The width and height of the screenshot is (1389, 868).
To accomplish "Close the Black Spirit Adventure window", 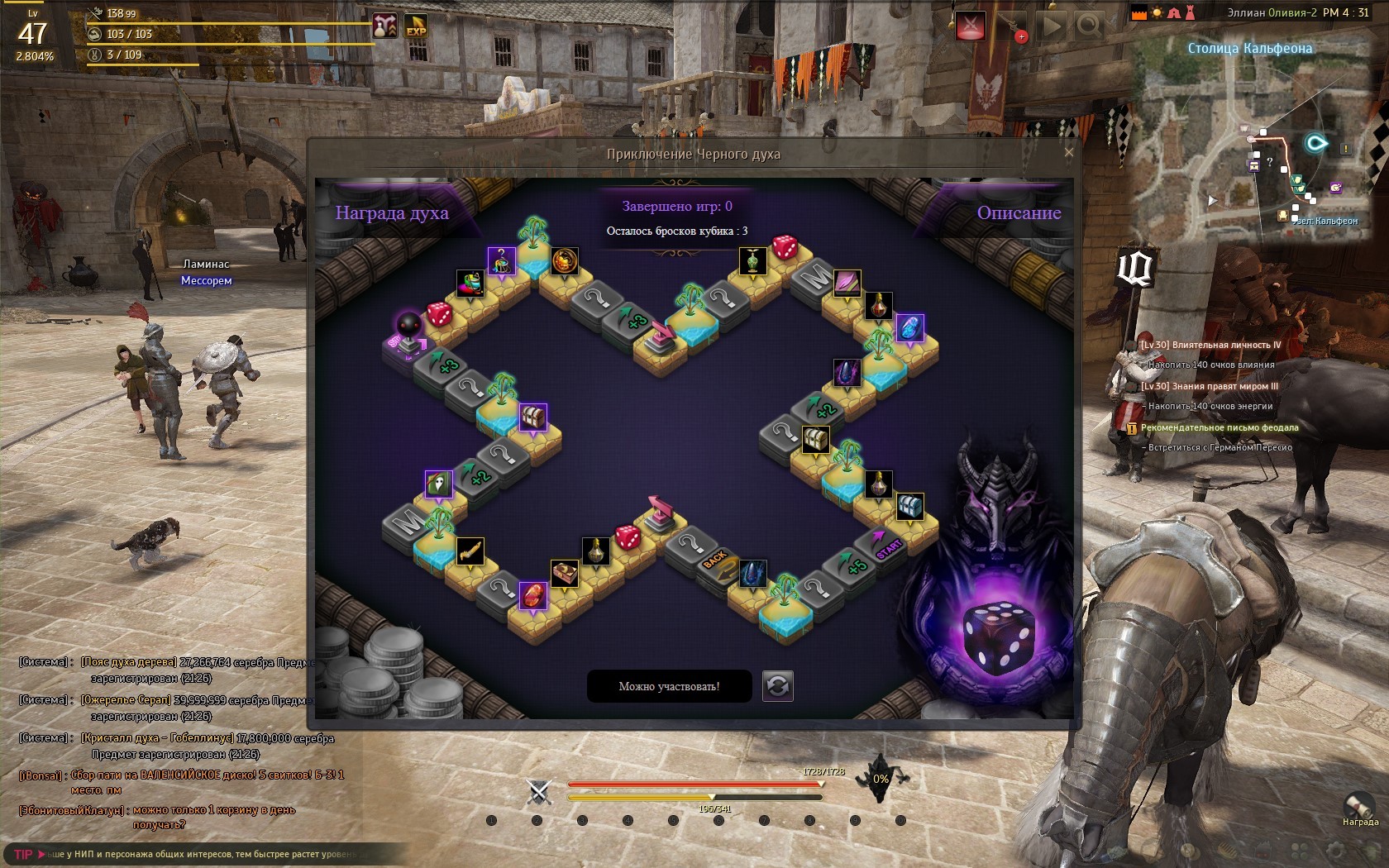I will point(1068,152).
